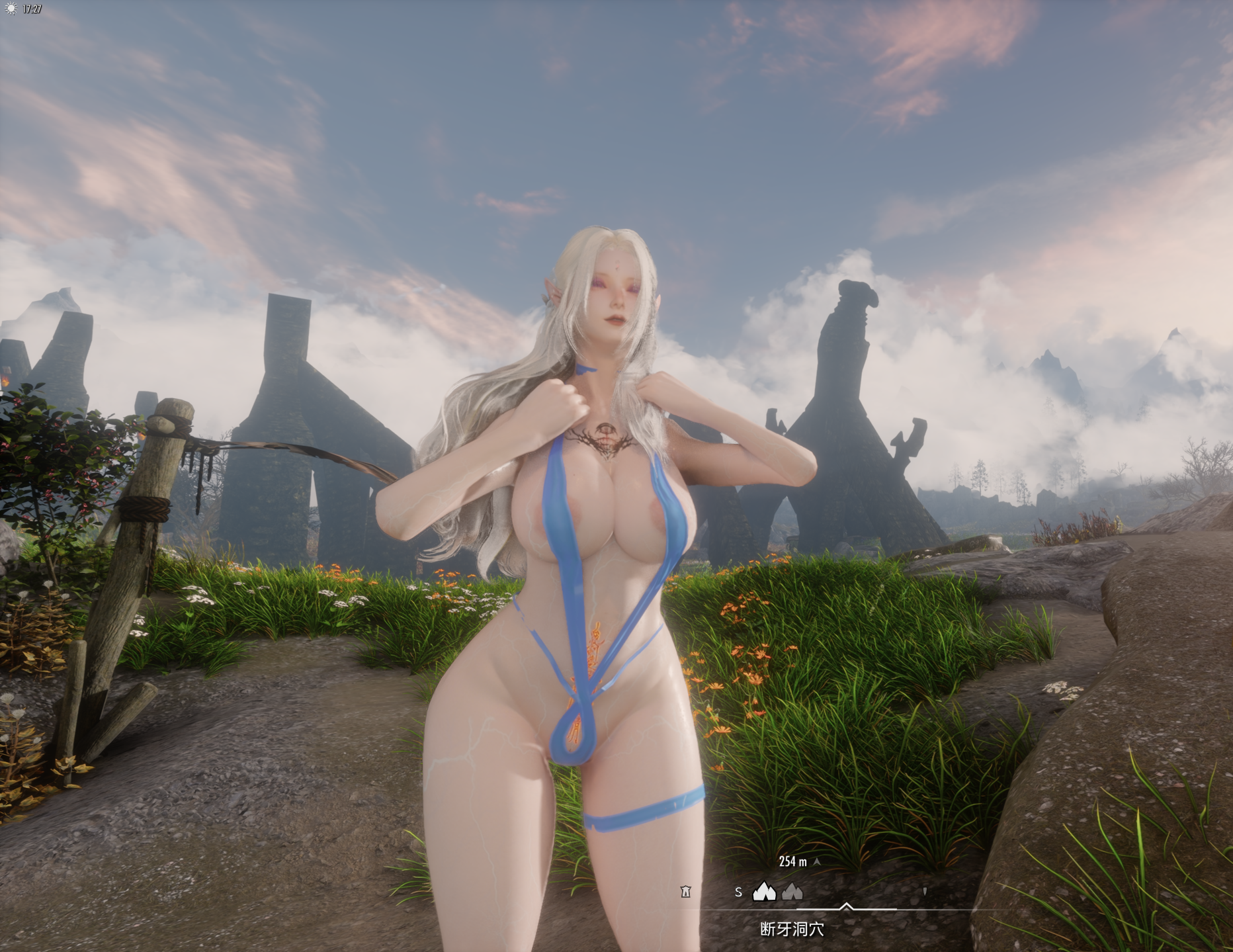Select the dimmed gray cave compass marker
1233x952 pixels.
click(792, 892)
